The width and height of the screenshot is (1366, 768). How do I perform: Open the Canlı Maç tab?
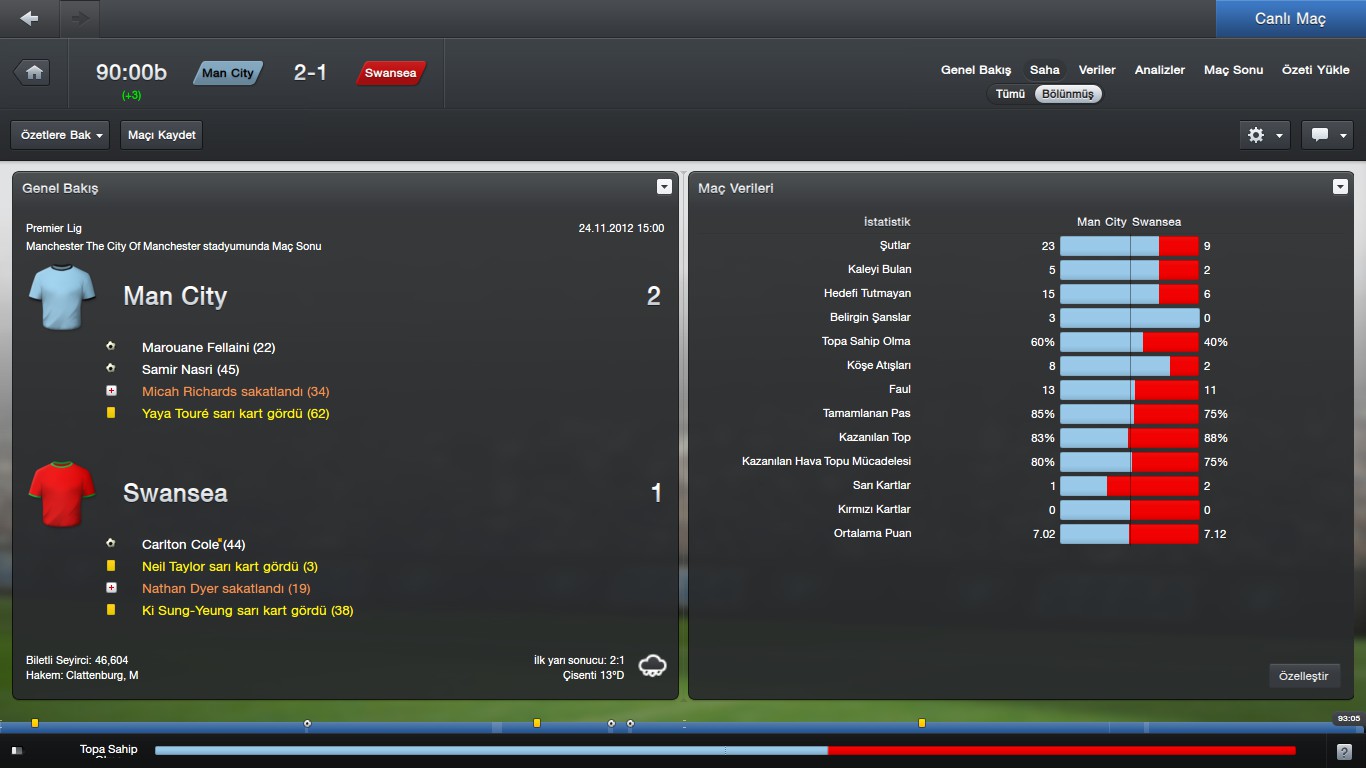[1290, 19]
